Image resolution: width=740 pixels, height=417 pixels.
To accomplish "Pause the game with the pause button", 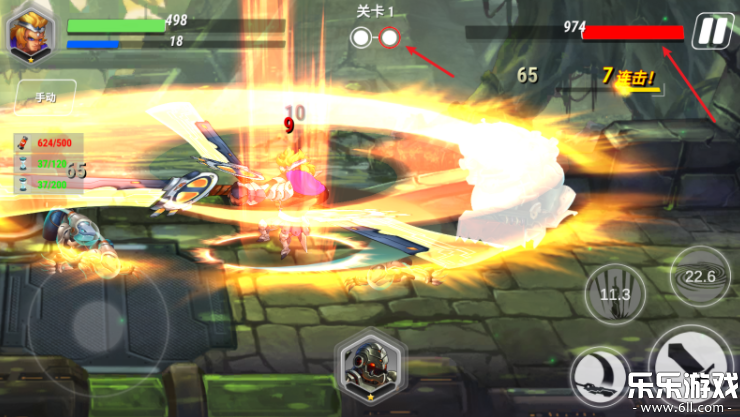I will 711,31.
